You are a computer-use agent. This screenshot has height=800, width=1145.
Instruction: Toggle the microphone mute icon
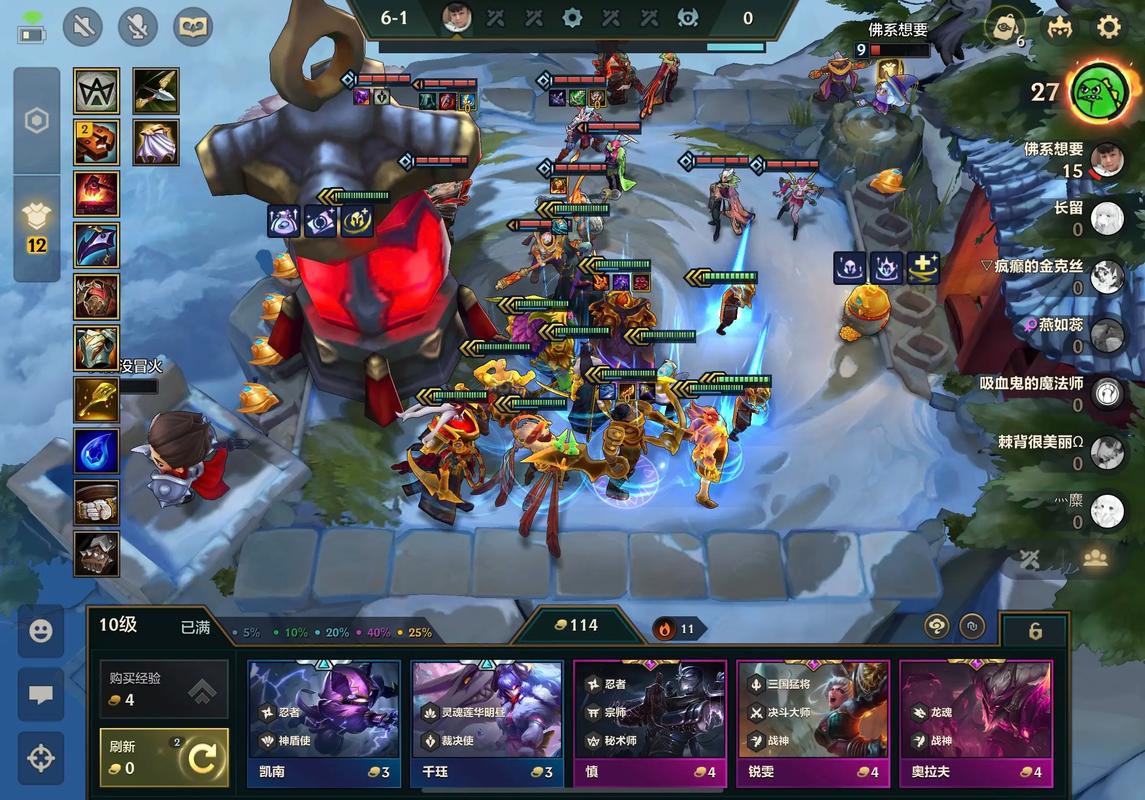pyautogui.click(x=138, y=27)
